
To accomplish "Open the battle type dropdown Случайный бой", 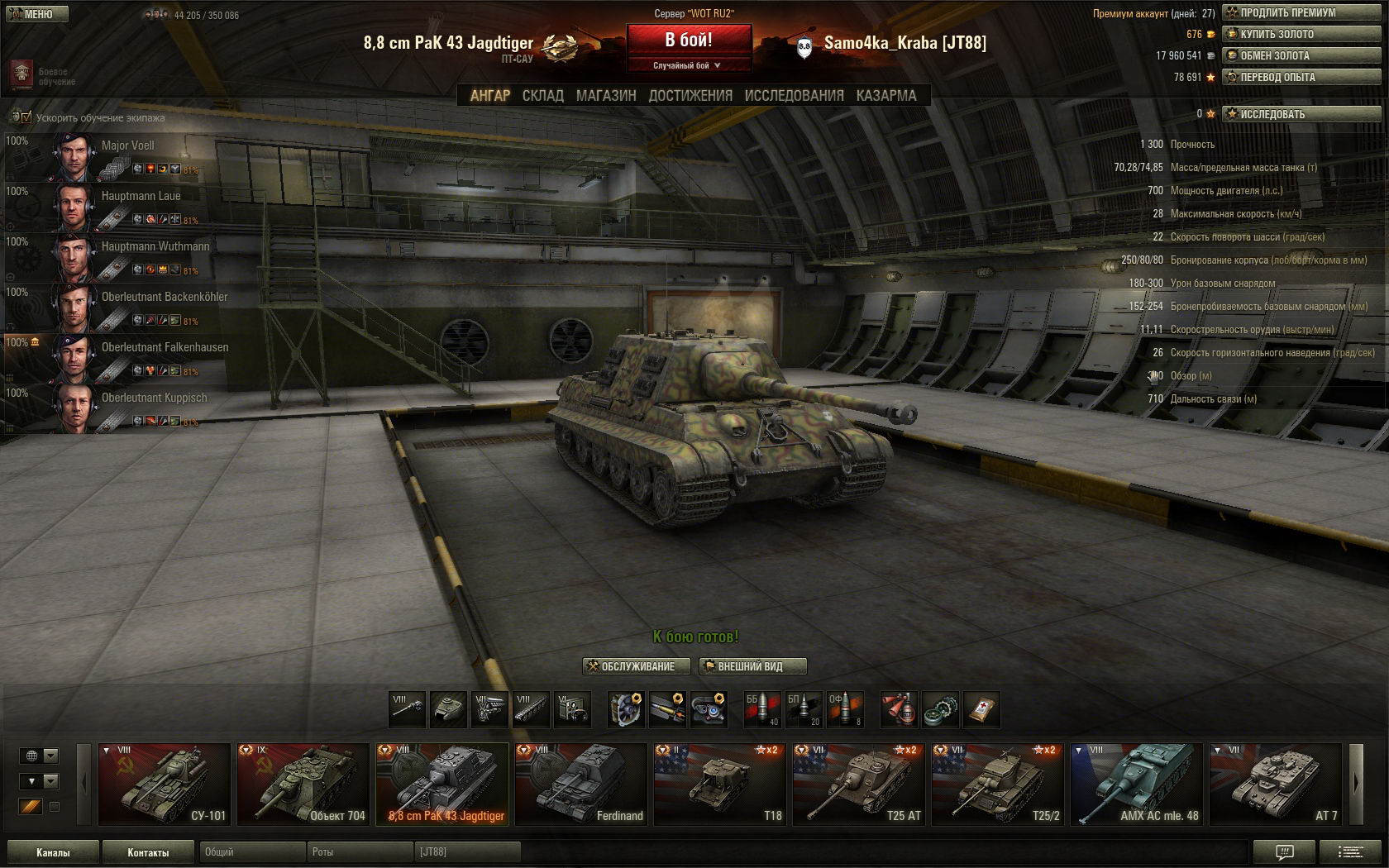I will 688,65.
